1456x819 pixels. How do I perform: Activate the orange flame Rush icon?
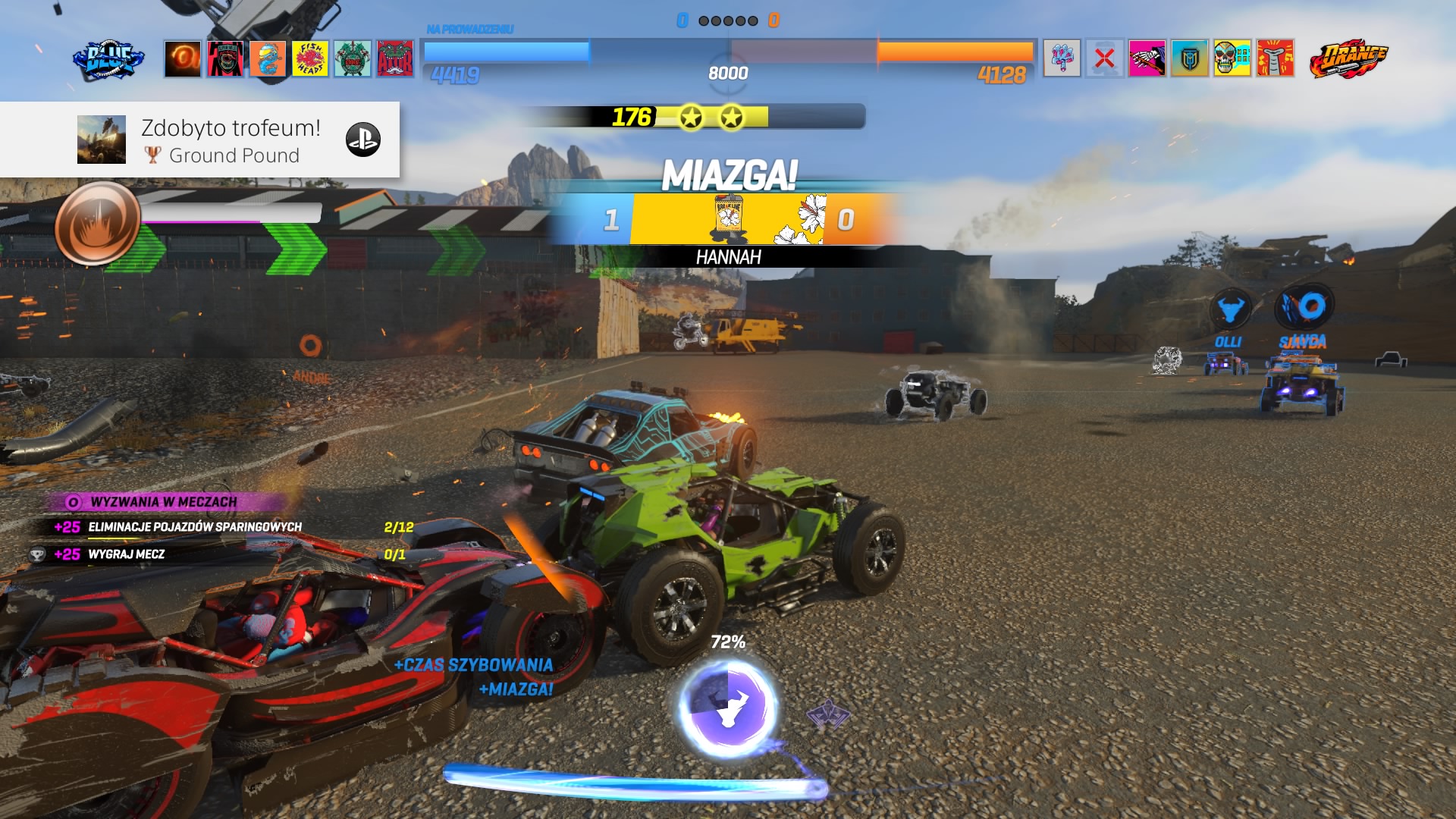coord(97,224)
